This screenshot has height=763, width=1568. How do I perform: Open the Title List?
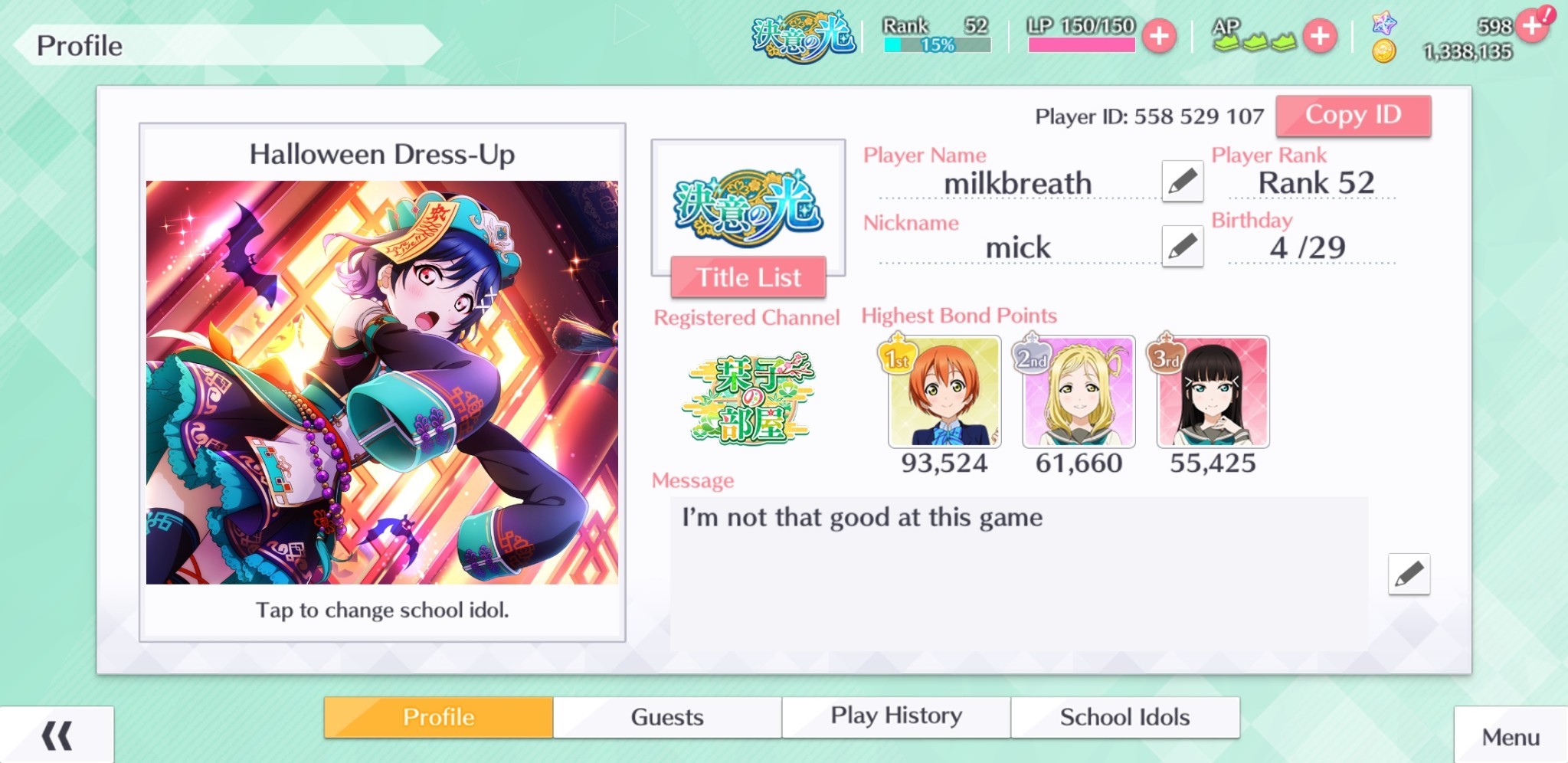[748, 277]
